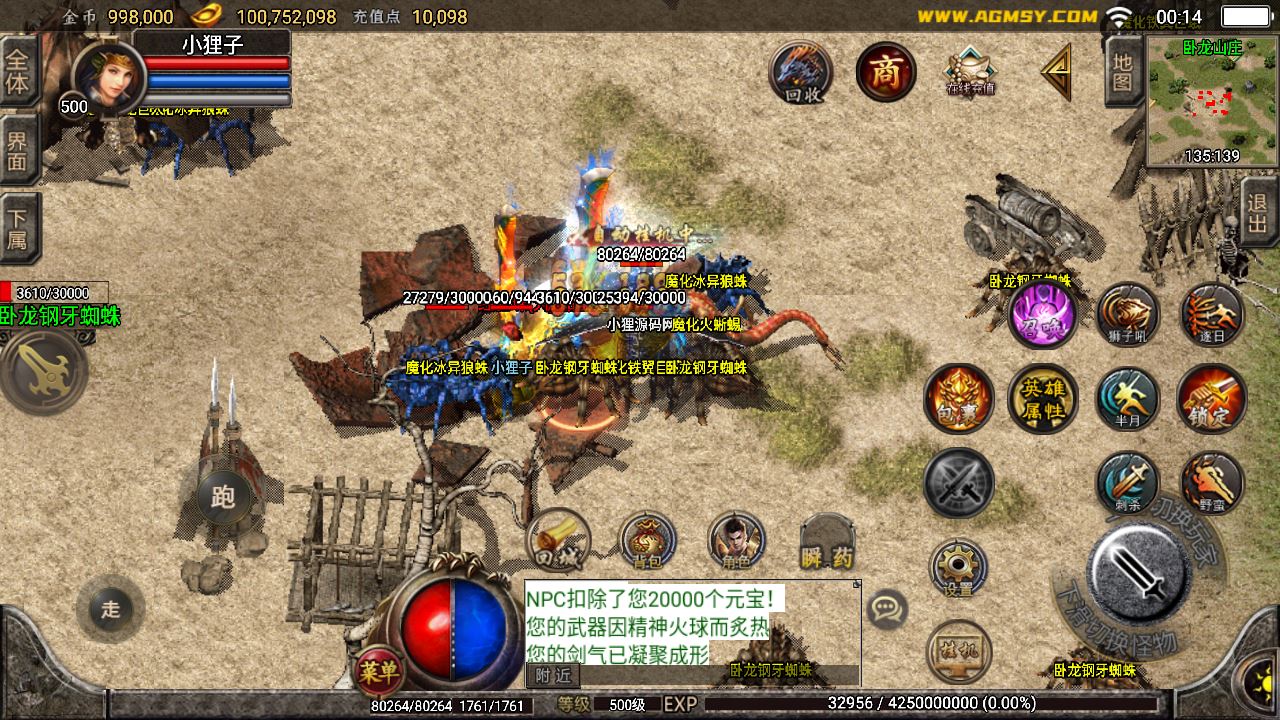
Task: Open the 角色 character icon
Action: click(736, 541)
